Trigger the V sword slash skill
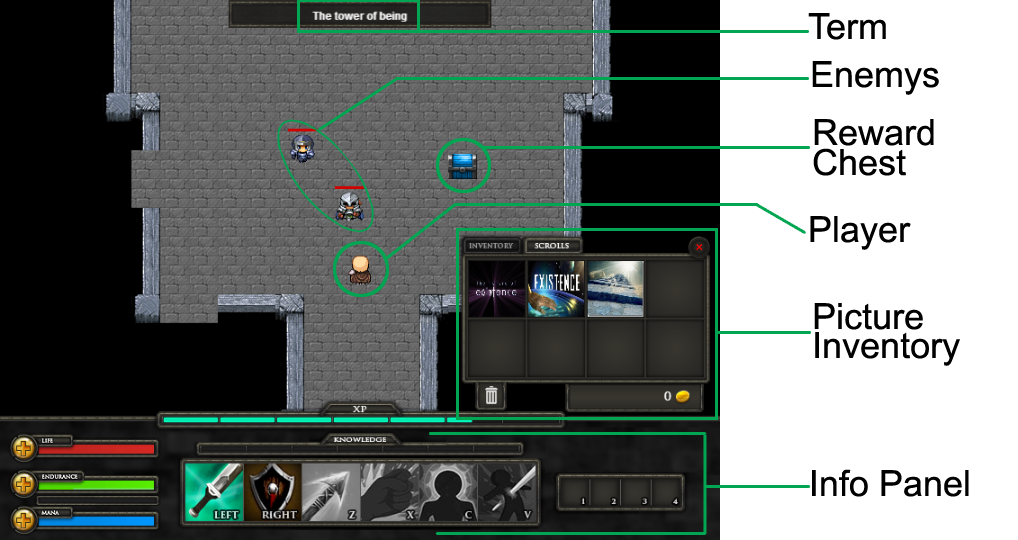 506,492
